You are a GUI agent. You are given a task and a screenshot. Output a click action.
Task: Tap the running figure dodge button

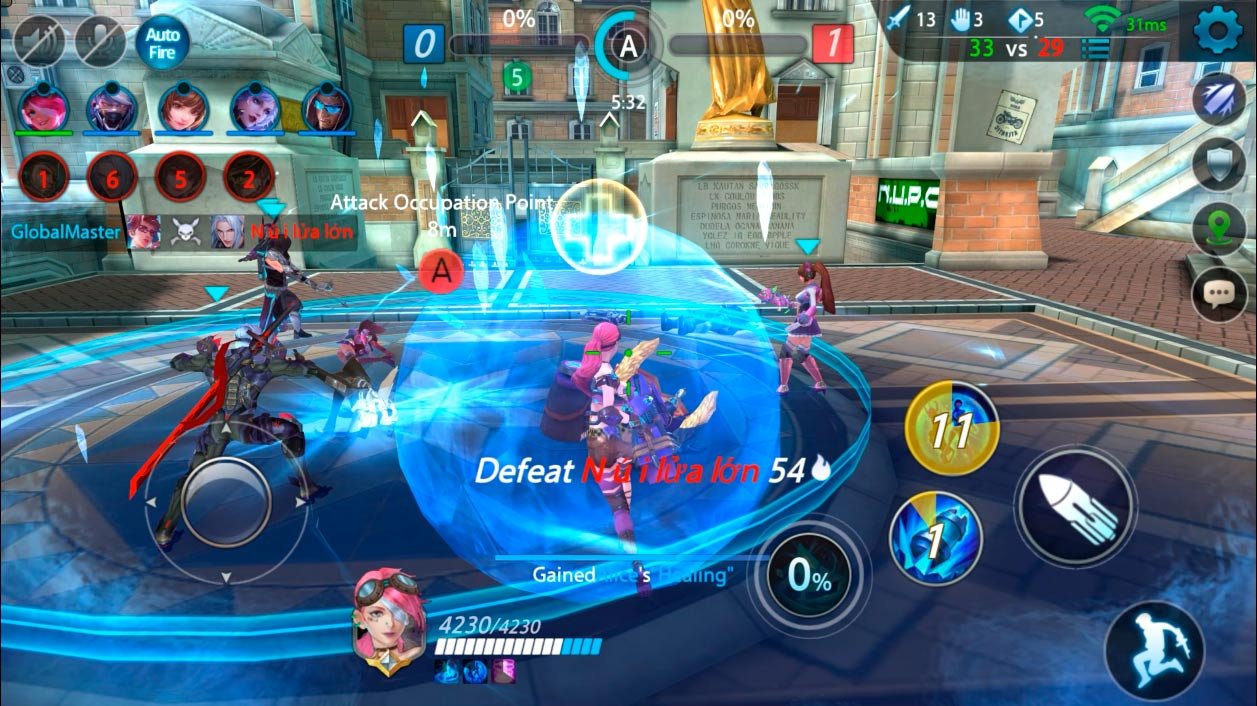[1154, 649]
